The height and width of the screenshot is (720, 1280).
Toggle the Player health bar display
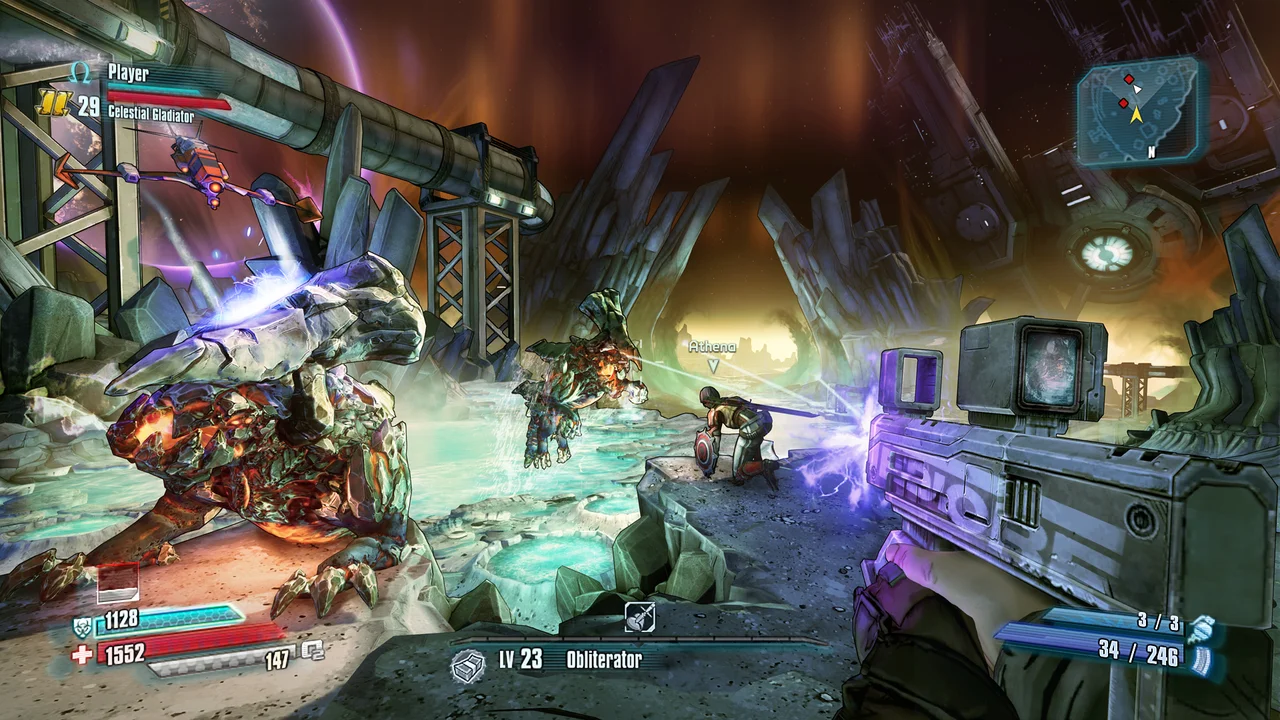tap(168, 100)
